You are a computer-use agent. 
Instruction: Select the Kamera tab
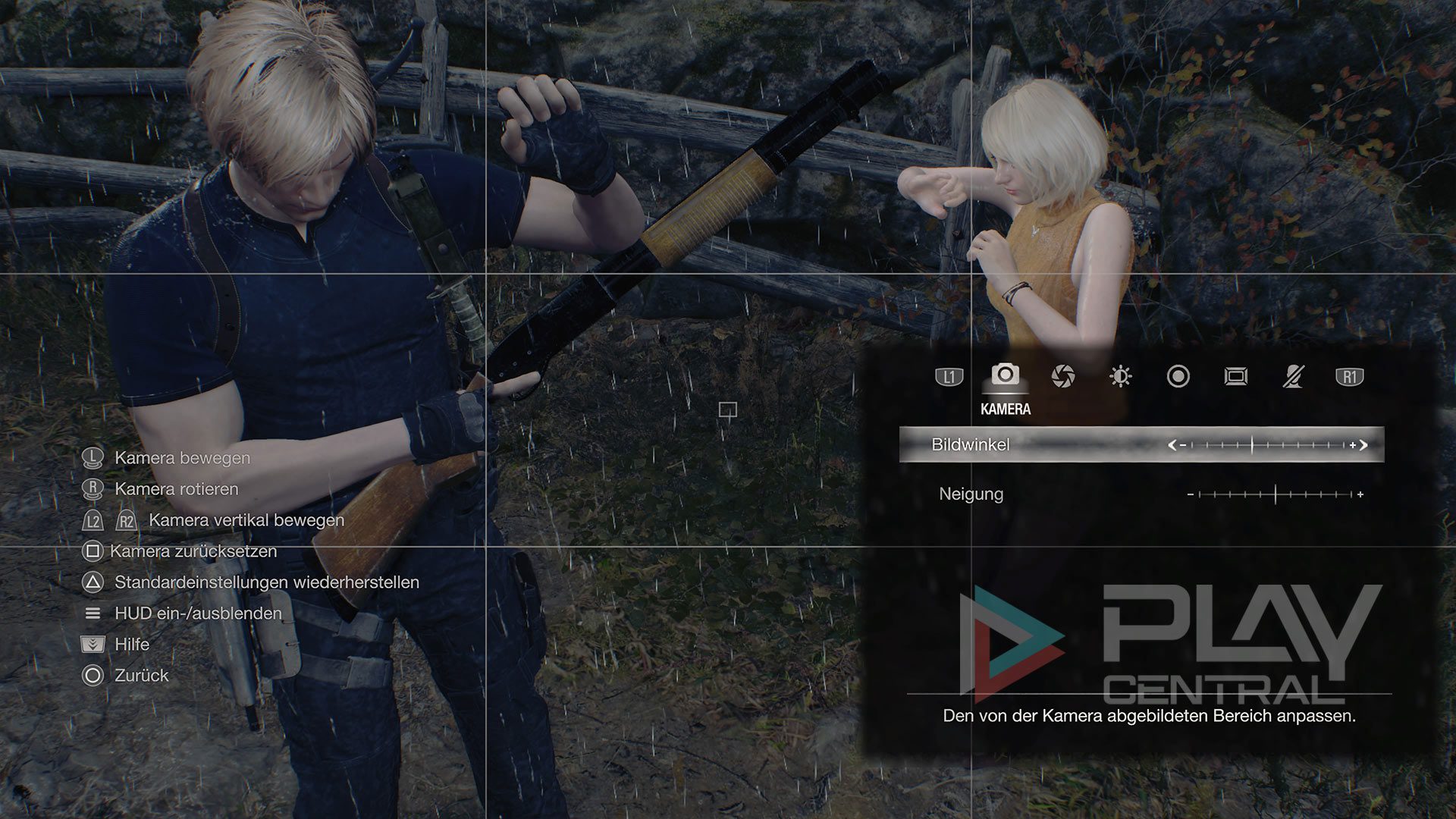tap(1006, 375)
